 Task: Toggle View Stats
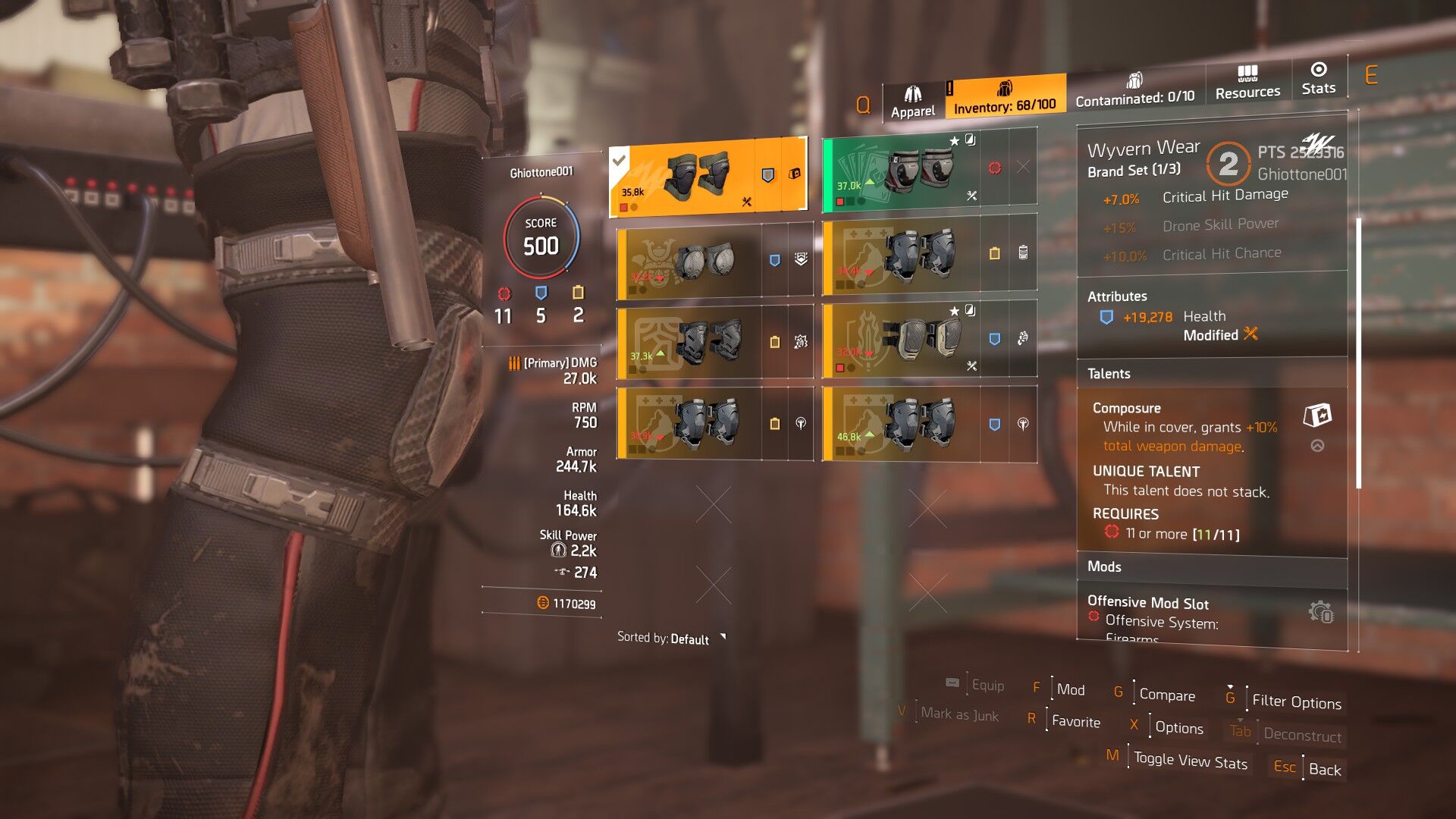tap(1190, 761)
